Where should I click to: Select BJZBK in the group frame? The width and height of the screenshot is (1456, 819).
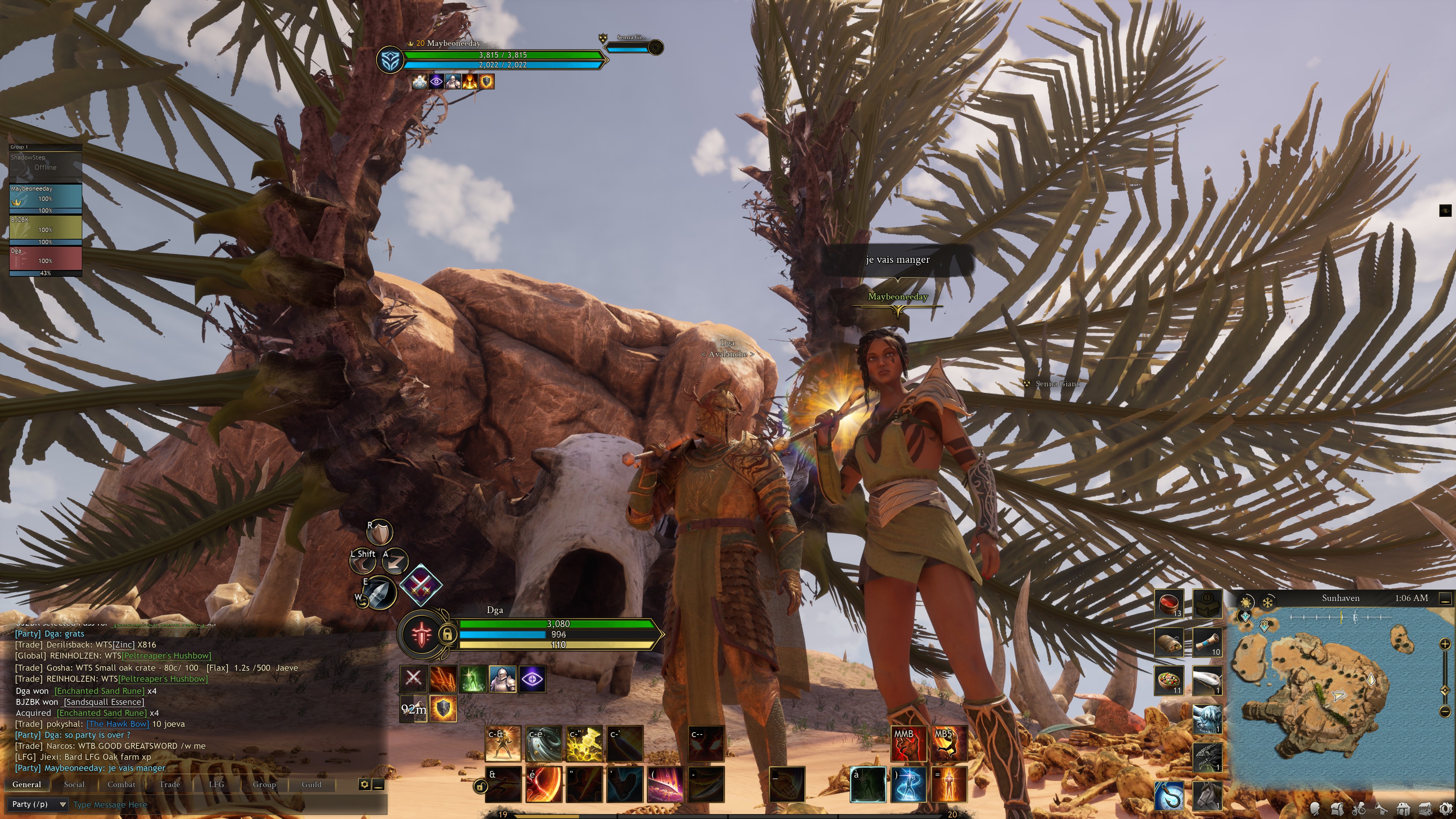45,229
